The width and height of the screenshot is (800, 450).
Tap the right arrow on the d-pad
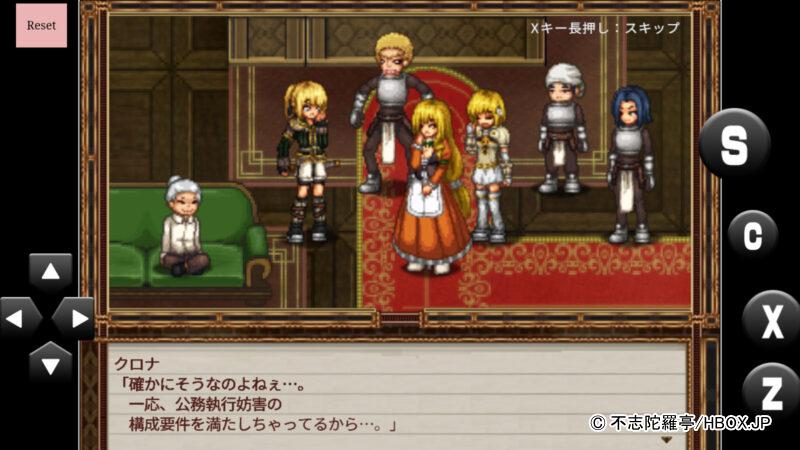click(74, 319)
